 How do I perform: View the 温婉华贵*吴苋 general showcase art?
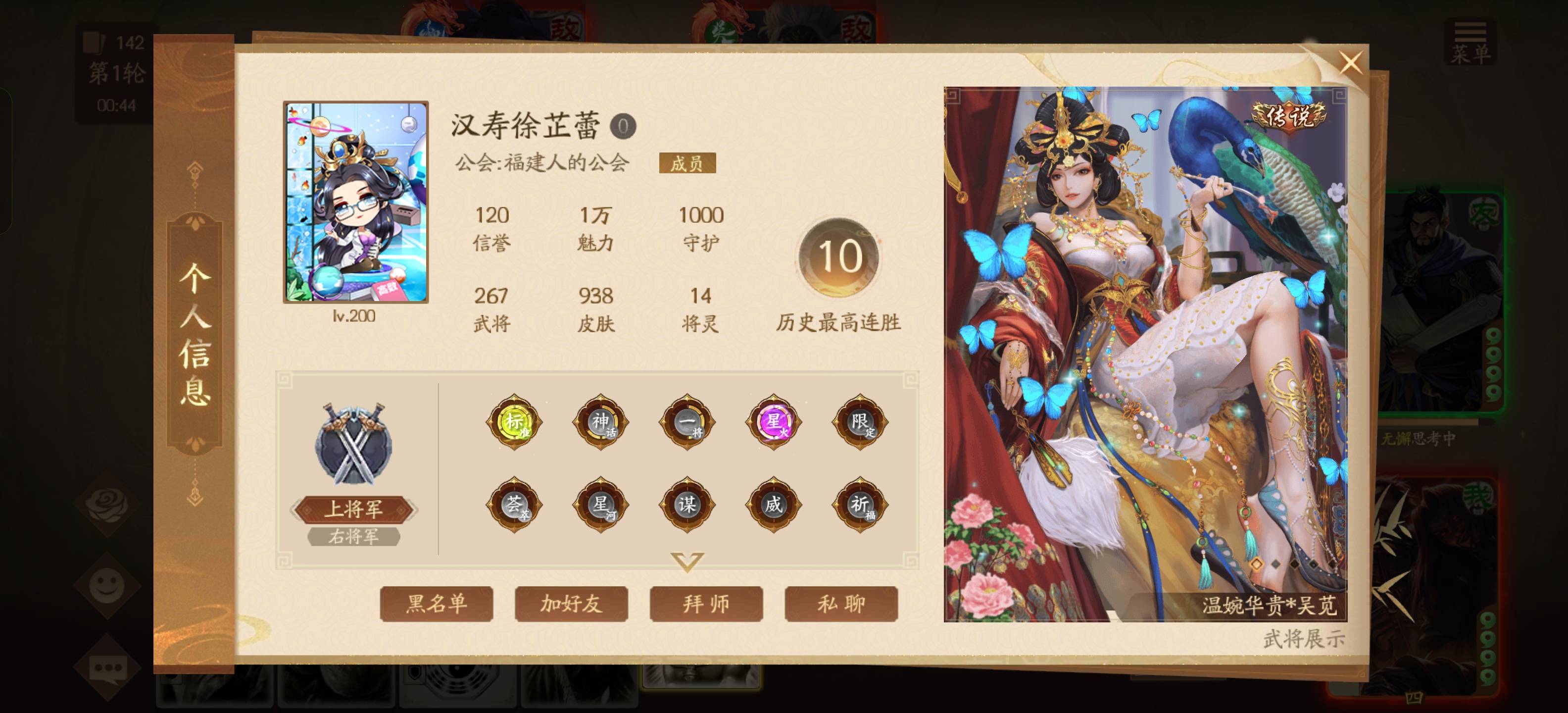[x=1145, y=353]
